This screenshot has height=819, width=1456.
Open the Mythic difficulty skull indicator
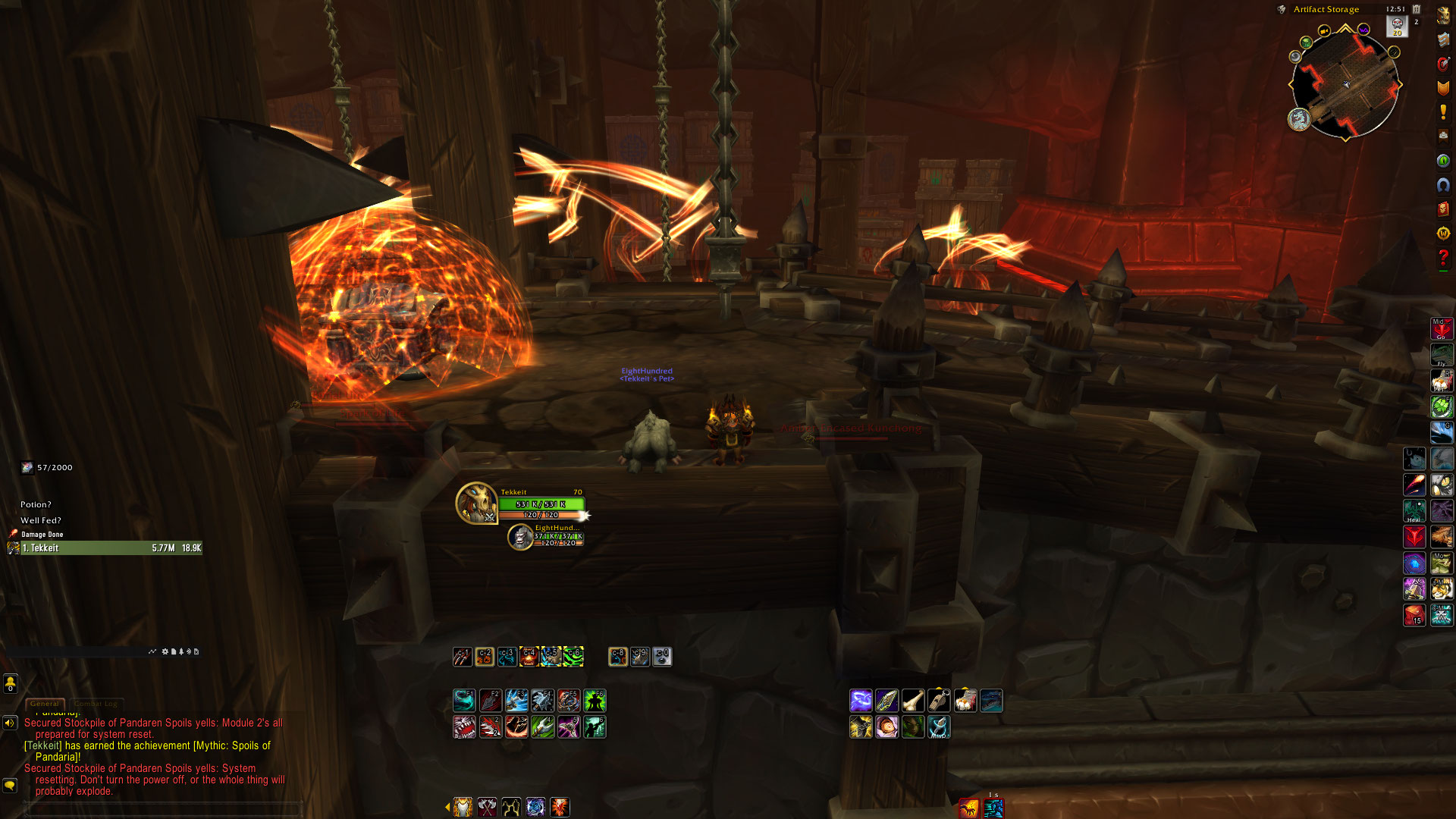click(x=1397, y=27)
